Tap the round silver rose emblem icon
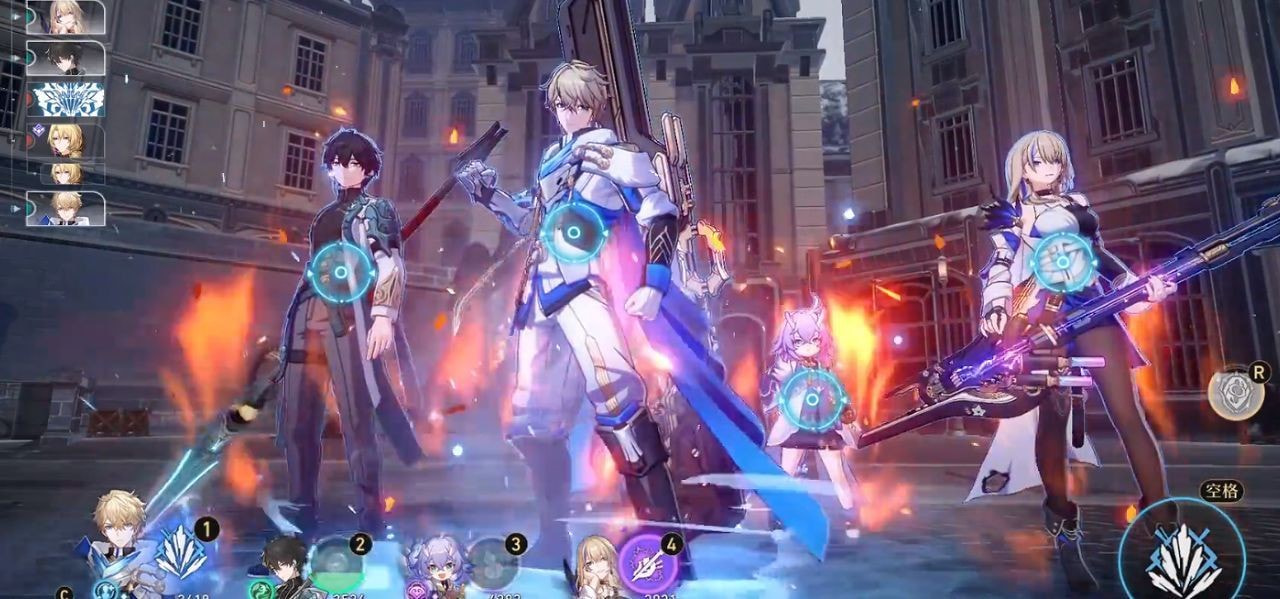This screenshot has width=1280, height=599. [1232, 393]
